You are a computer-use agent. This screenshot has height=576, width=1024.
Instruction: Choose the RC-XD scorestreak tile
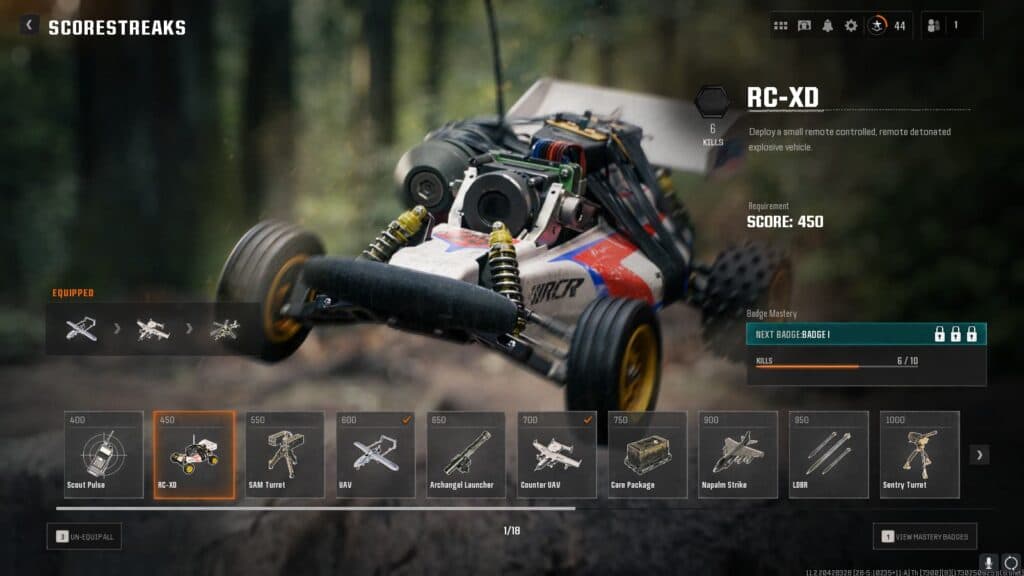pos(194,454)
